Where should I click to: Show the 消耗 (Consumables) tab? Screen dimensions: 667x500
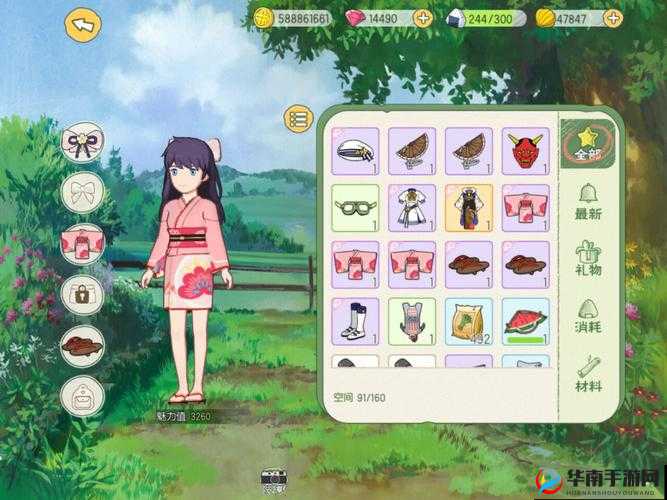coord(588,317)
